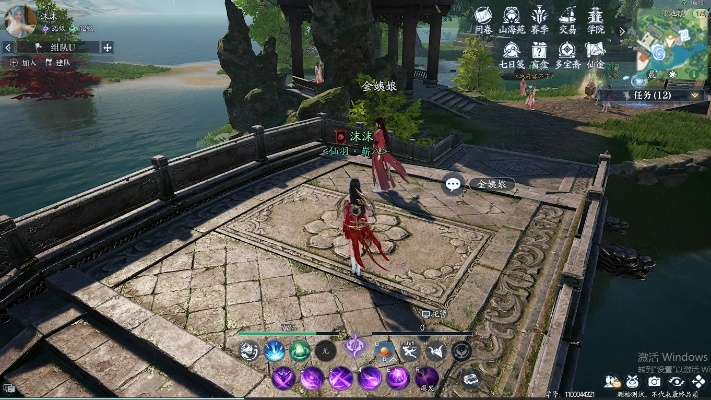Open the 山海苑 menu icon

511,19
